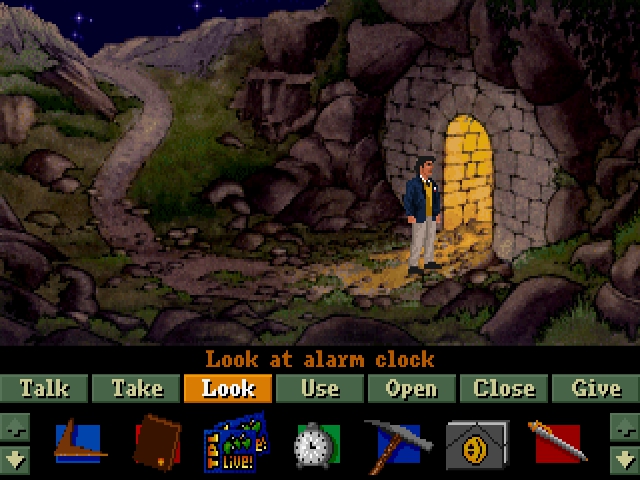Choose the grey envelope with yellow seal
Image resolution: width=640 pixels, height=480 pixels.
[476, 444]
